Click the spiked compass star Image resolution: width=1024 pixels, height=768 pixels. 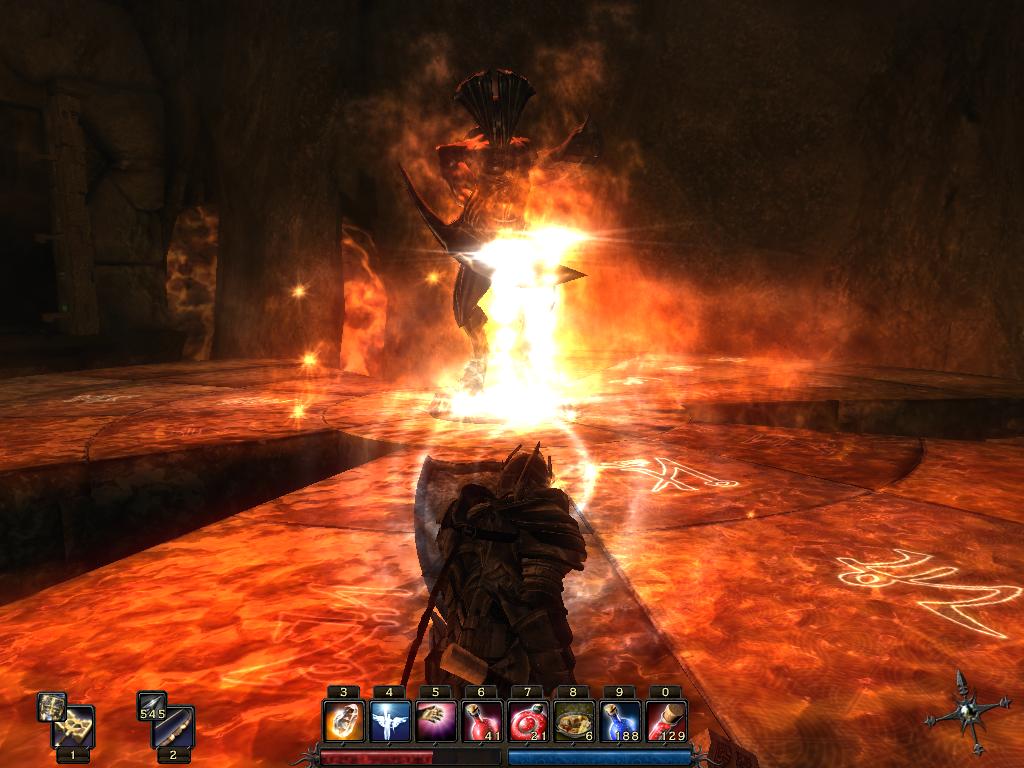[x=966, y=712]
